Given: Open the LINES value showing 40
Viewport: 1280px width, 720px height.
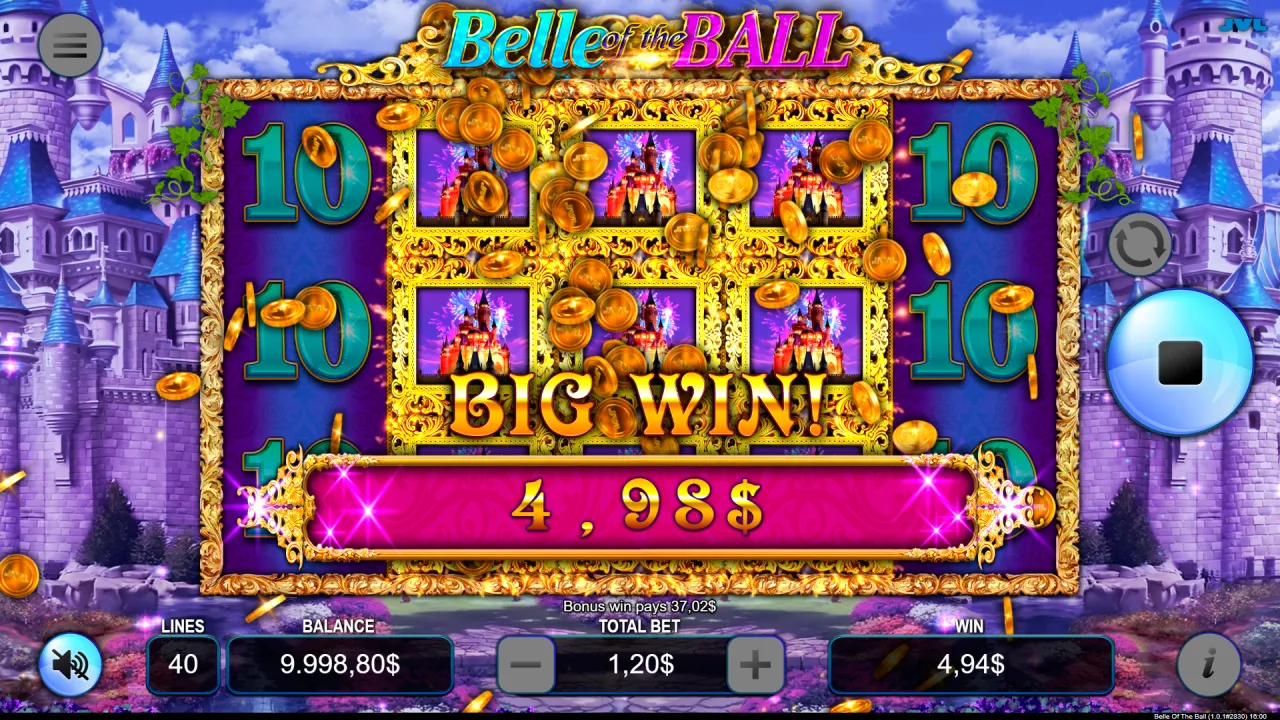Looking at the screenshot, I should (x=183, y=663).
